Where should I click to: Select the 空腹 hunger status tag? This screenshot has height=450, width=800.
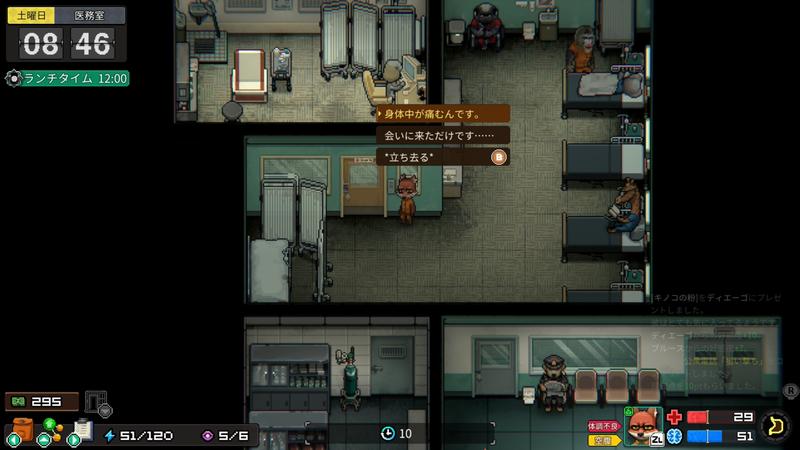coord(605,439)
